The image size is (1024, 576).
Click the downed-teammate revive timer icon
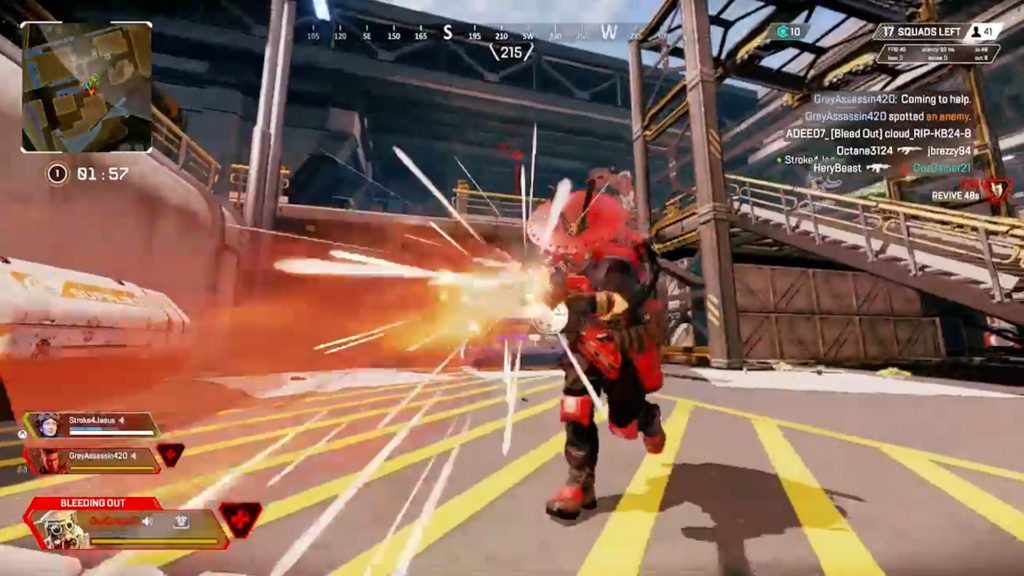tap(997, 189)
